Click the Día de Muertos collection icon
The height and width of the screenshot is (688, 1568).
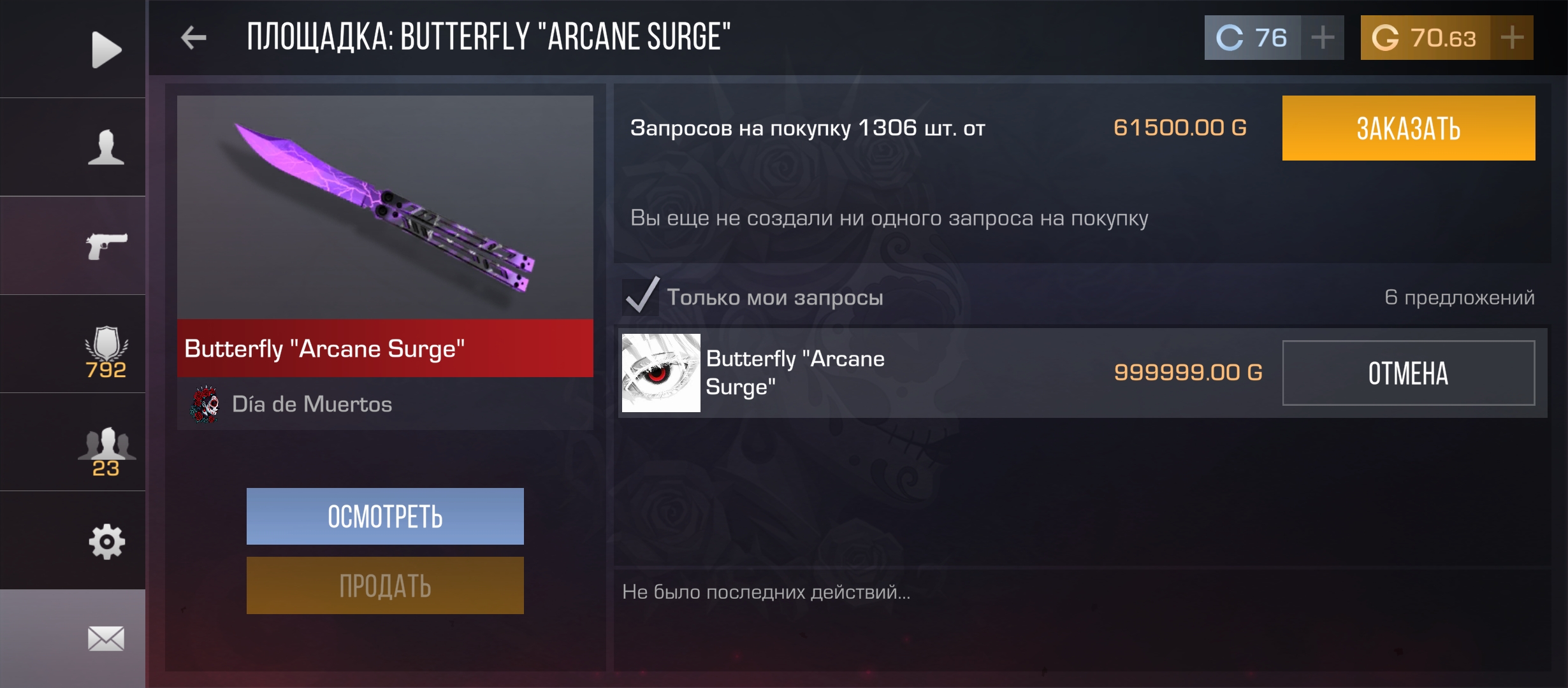(205, 403)
